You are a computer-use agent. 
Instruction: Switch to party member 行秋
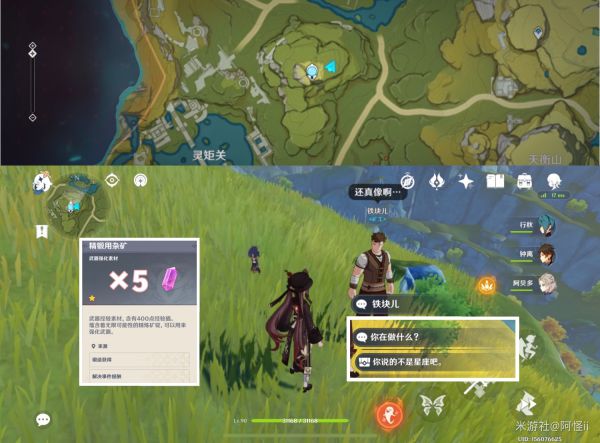click(x=546, y=223)
